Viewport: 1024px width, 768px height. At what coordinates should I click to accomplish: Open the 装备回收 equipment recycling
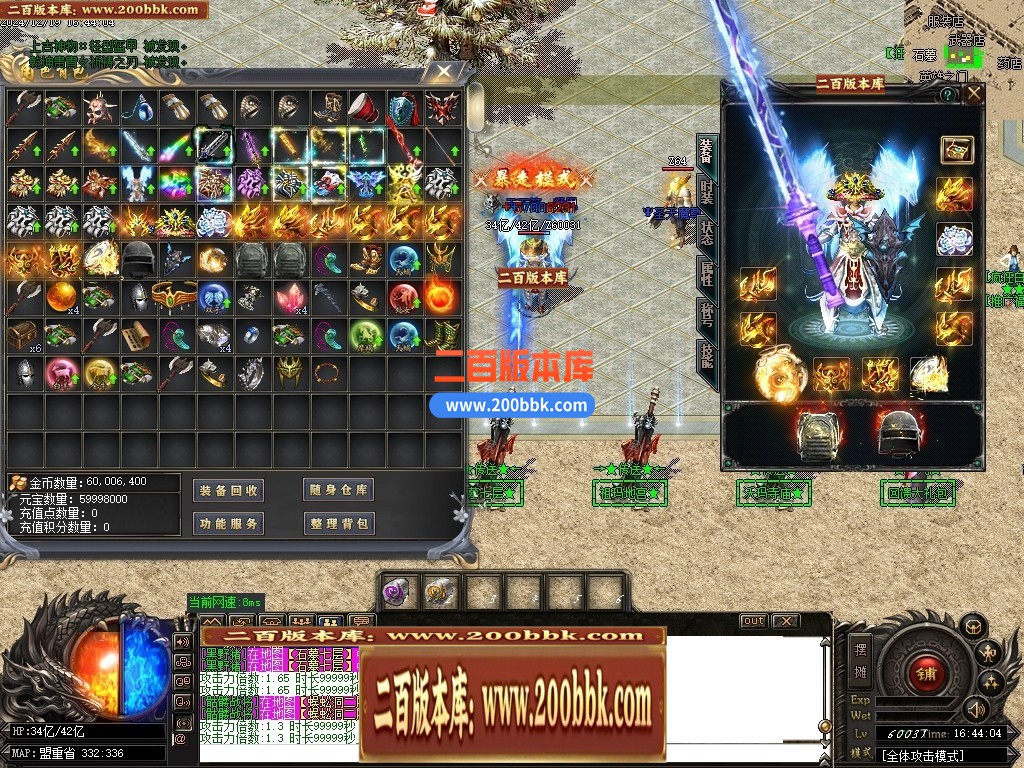coord(228,490)
